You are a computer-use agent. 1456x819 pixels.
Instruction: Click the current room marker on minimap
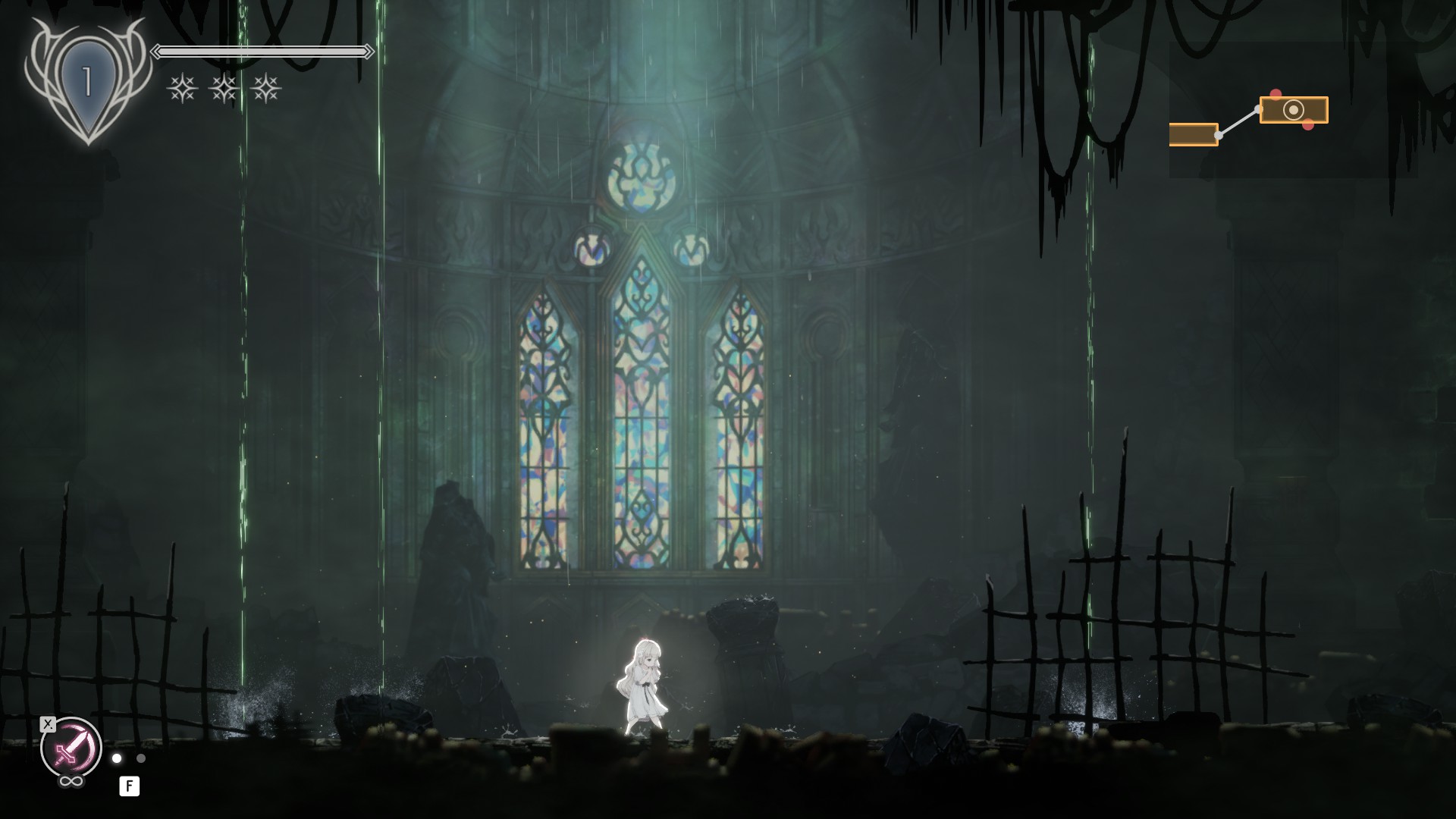(1293, 110)
